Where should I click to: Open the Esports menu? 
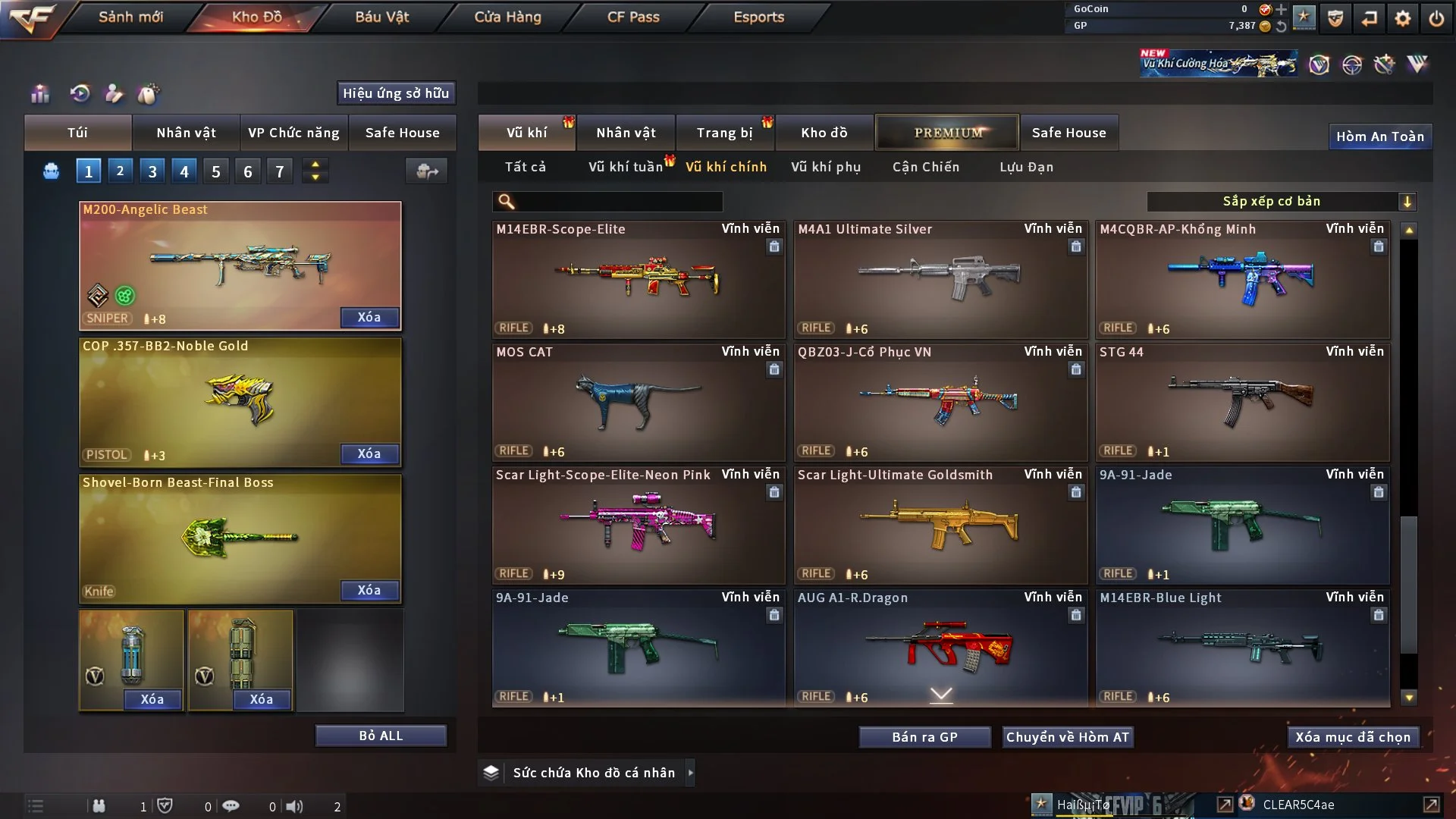758,17
